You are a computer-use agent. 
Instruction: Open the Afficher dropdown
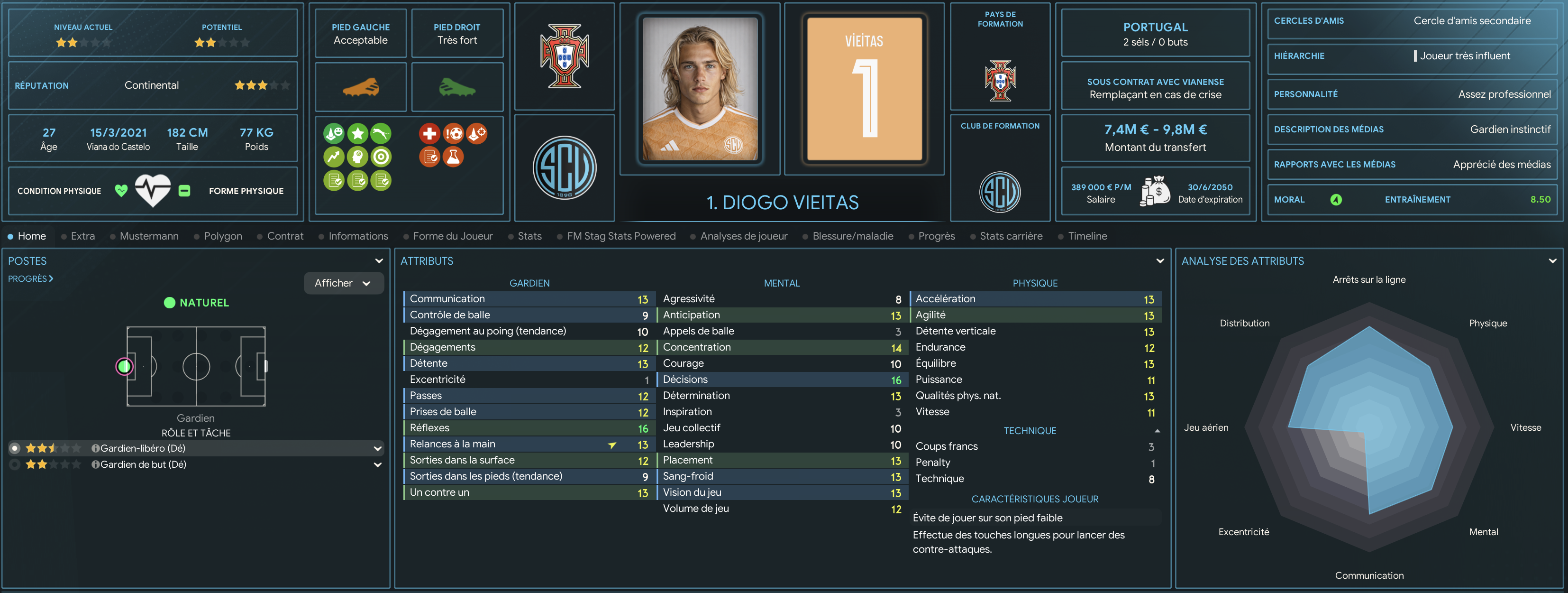(343, 283)
